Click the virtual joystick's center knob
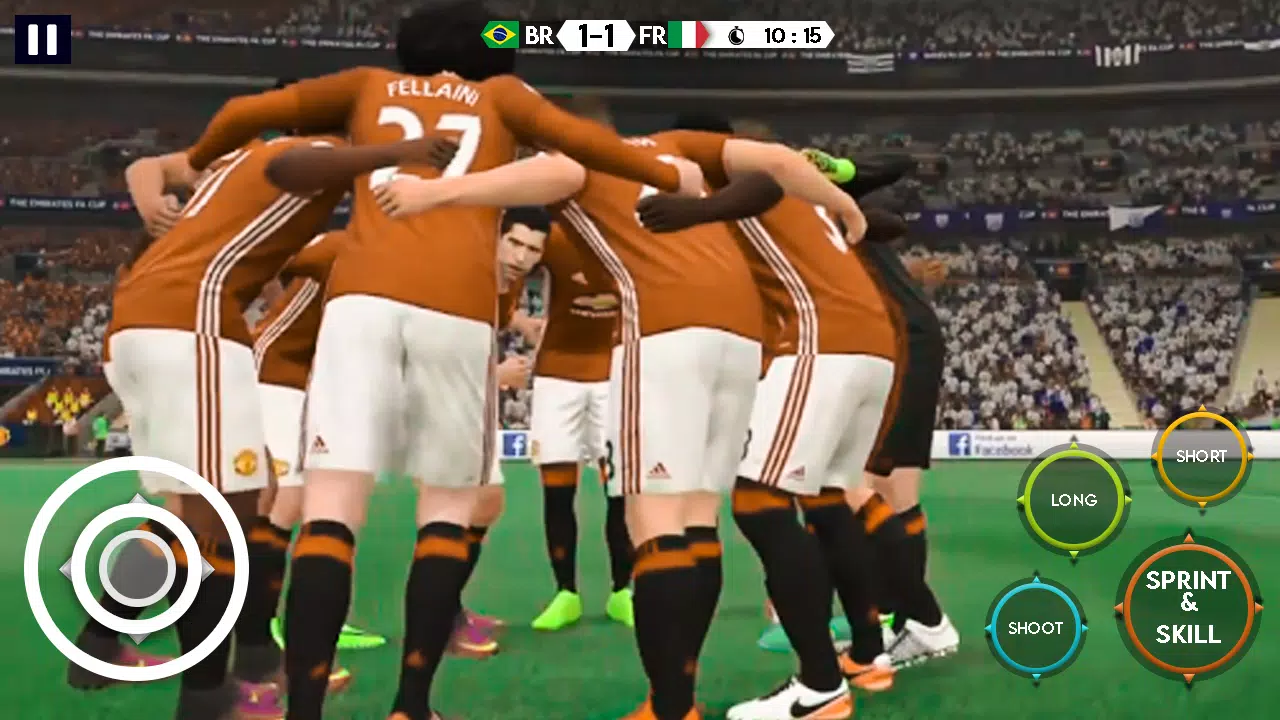Viewport: 1280px width, 720px height. pyautogui.click(x=137, y=569)
